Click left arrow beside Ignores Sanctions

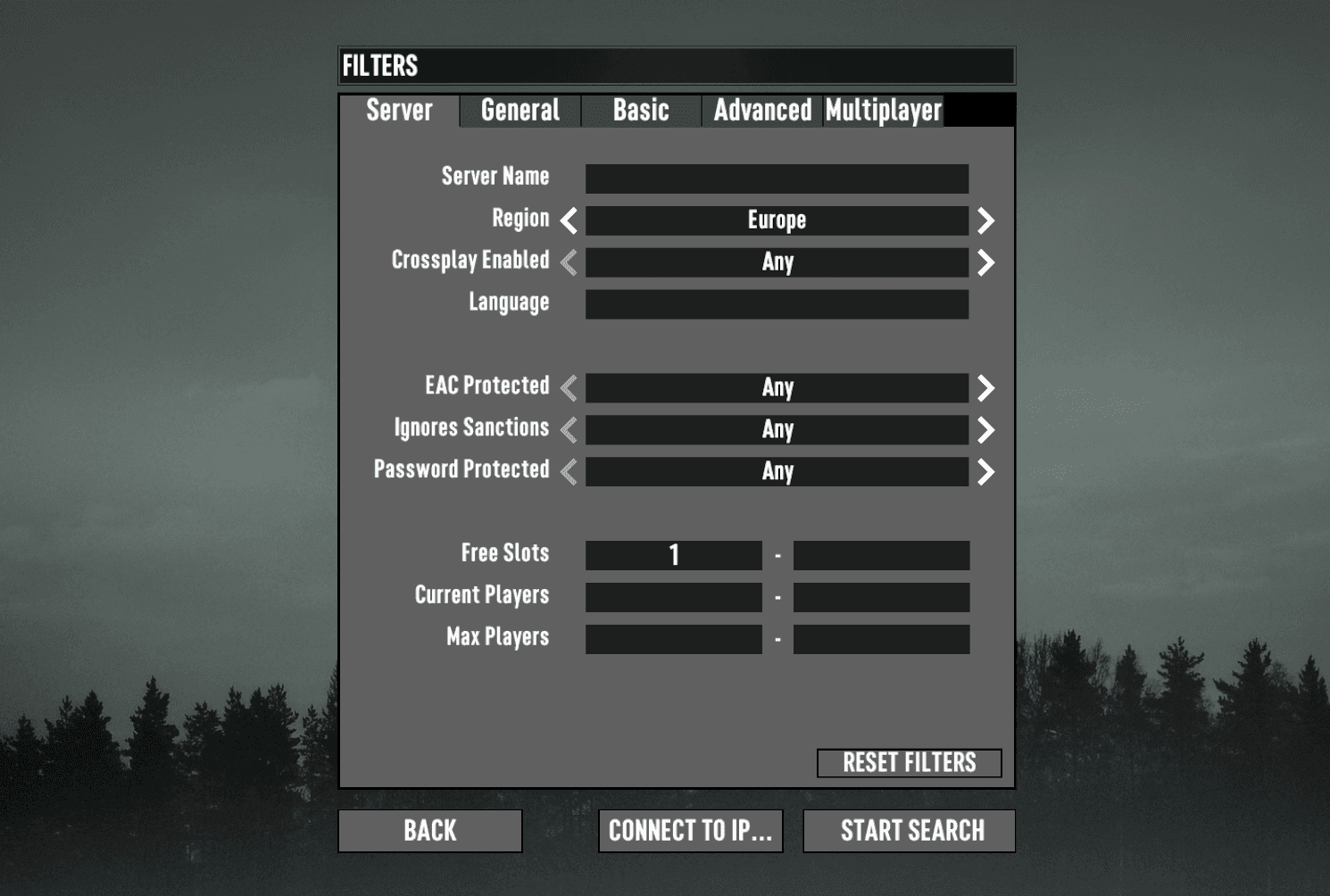coord(569,429)
